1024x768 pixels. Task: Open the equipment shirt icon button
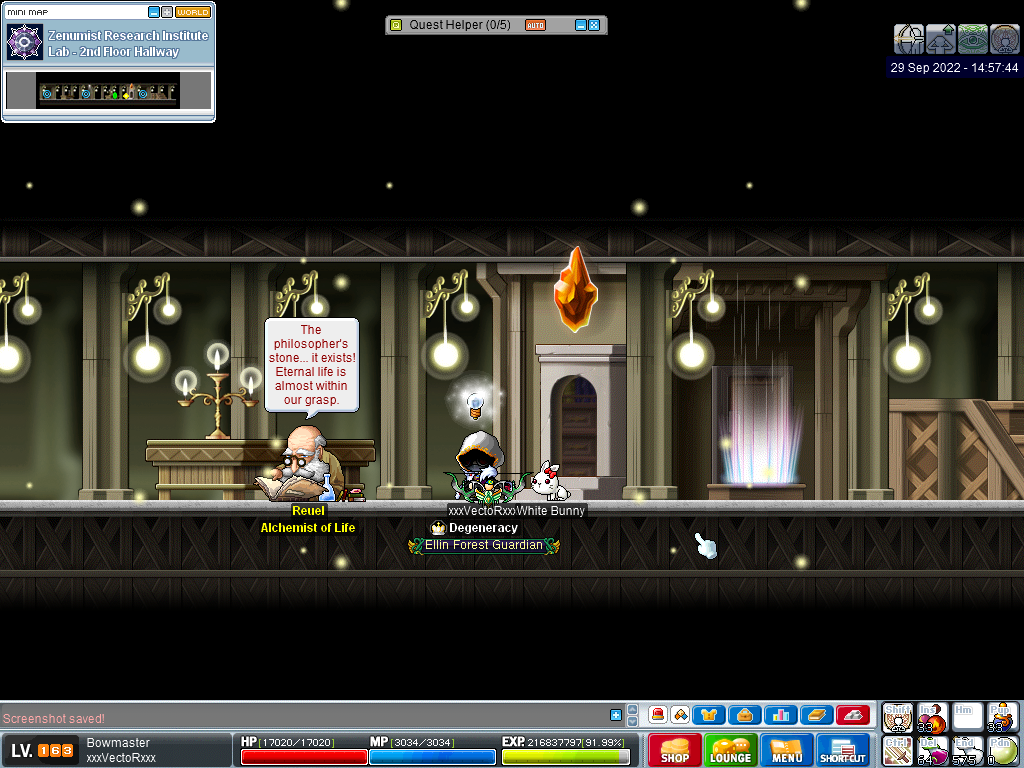[710, 715]
